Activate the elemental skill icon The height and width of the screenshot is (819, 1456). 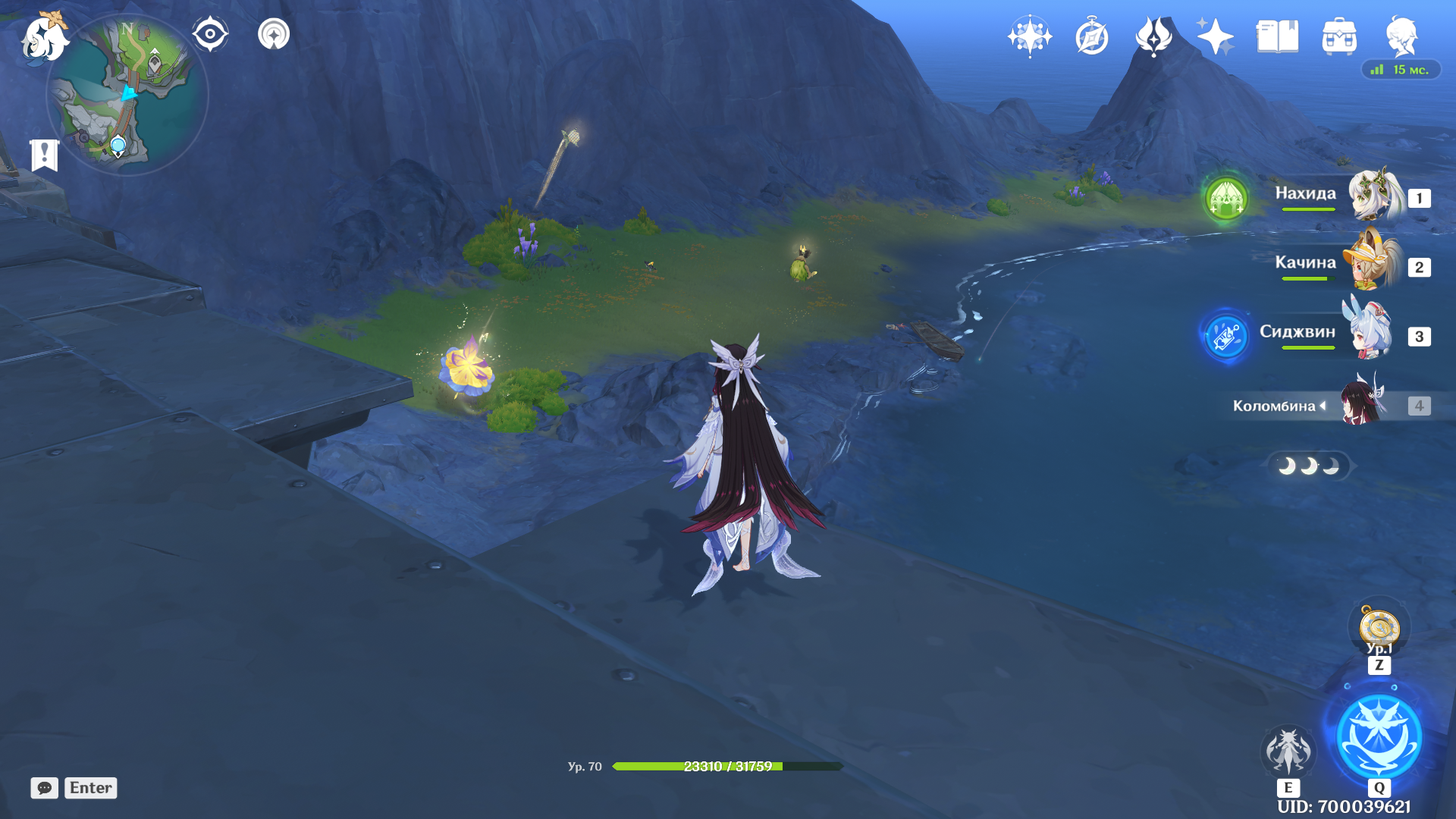1288,751
